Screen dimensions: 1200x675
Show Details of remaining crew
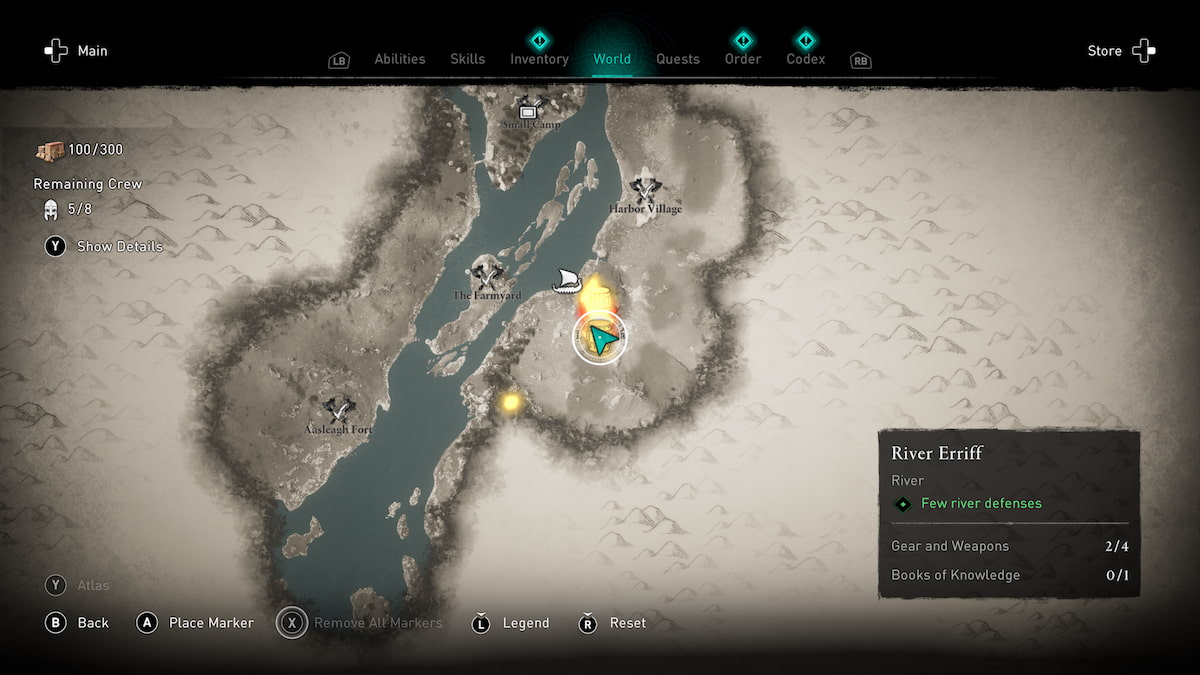pyautogui.click(x=104, y=246)
